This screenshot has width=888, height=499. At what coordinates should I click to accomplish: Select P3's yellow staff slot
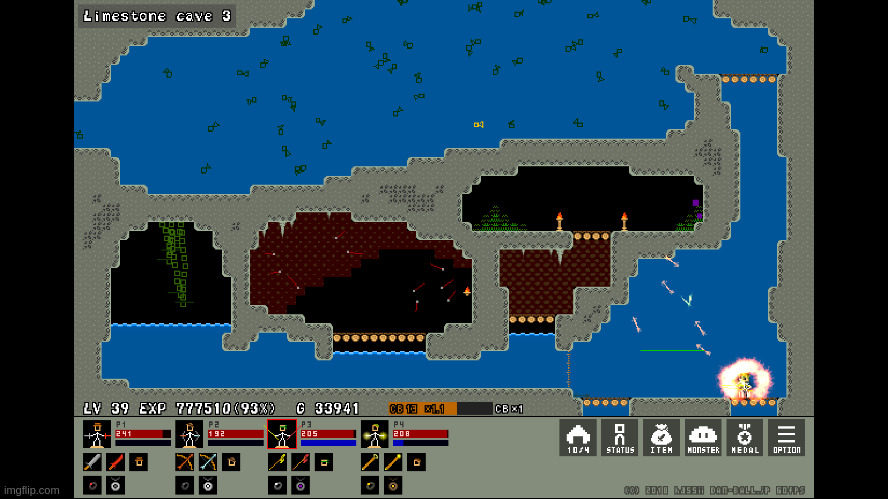pos(277,462)
